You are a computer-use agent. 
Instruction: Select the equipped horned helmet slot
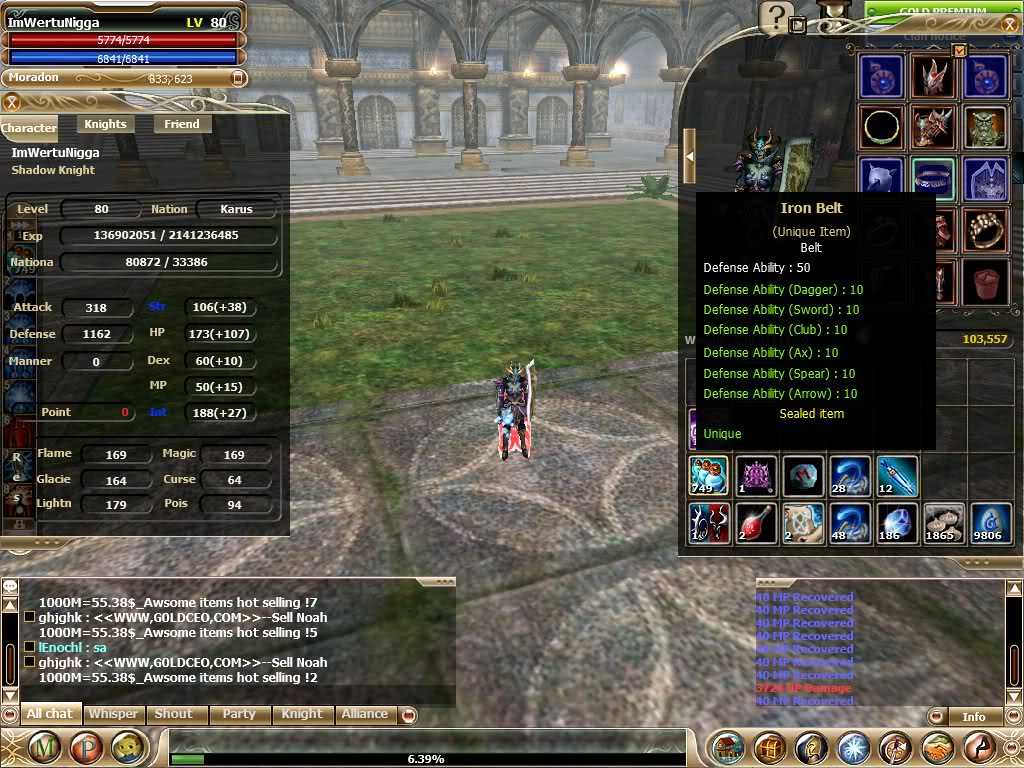coord(933,76)
